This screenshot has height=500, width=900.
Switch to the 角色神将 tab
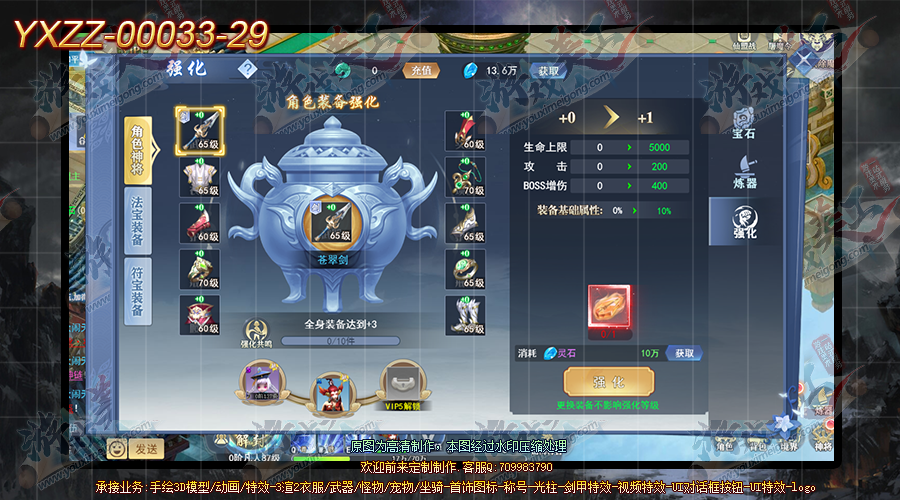pyautogui.click(x=138, y=149)
